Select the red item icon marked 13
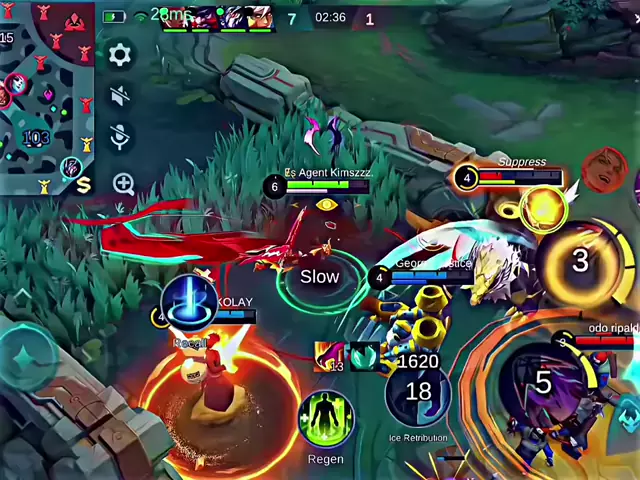The height and width of the screenshot is (480, 640). click(329, 355)
